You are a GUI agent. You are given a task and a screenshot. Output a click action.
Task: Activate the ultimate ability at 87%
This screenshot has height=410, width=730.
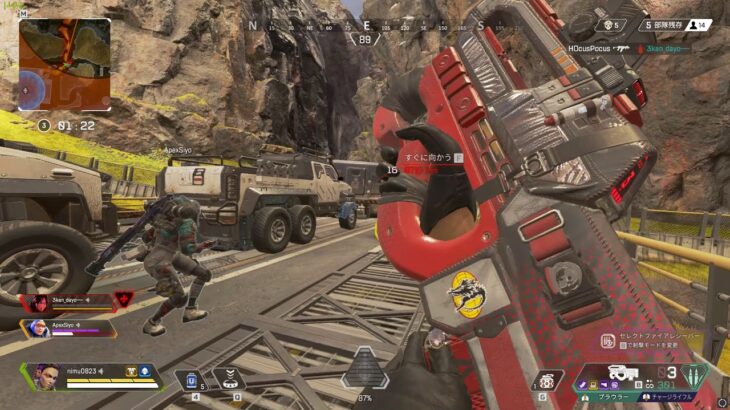tap(365, 372)
